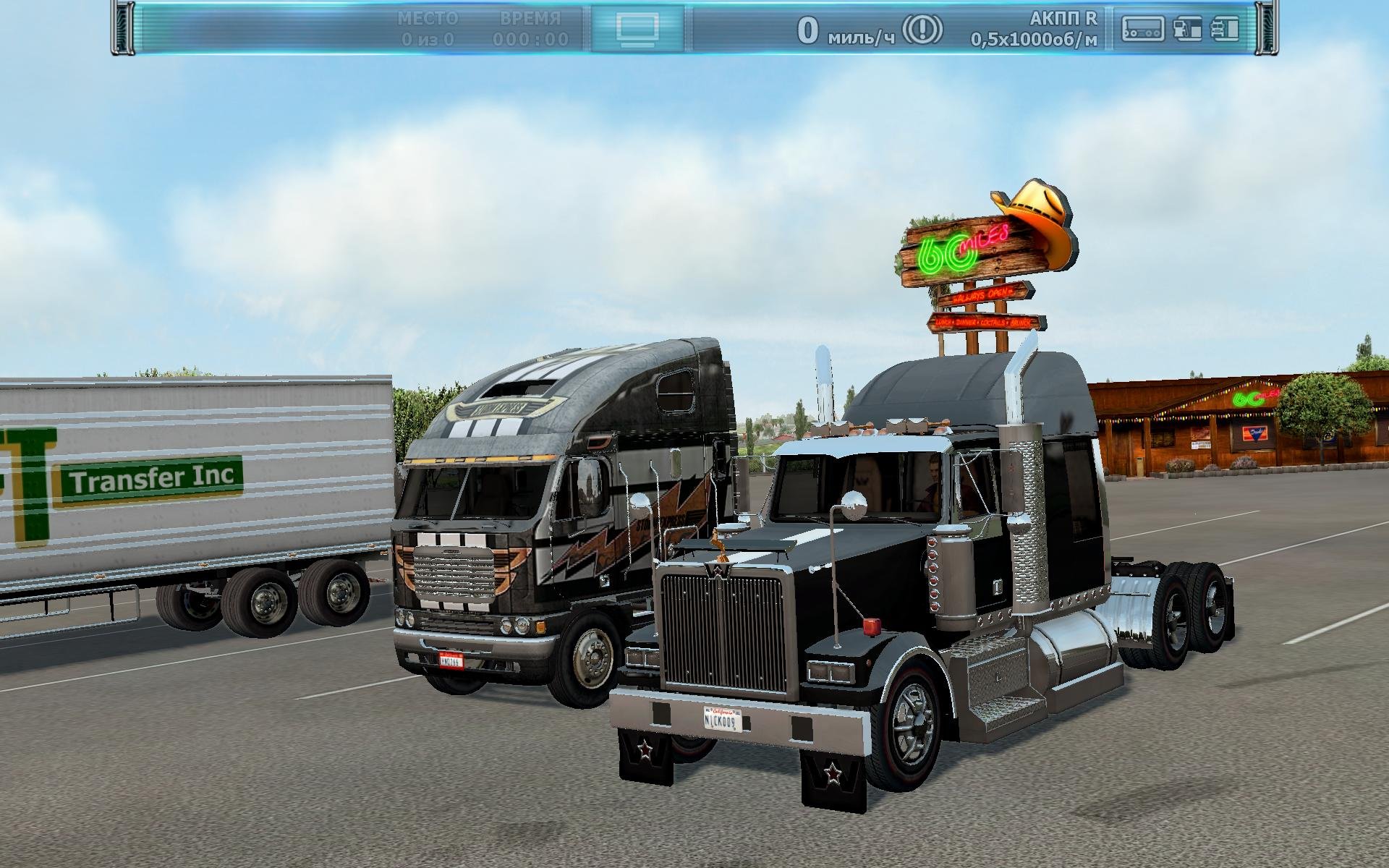This screenshot has width=1389, height=868.
Task: Click the brake warning indicator icon
Action: point(922,27)
